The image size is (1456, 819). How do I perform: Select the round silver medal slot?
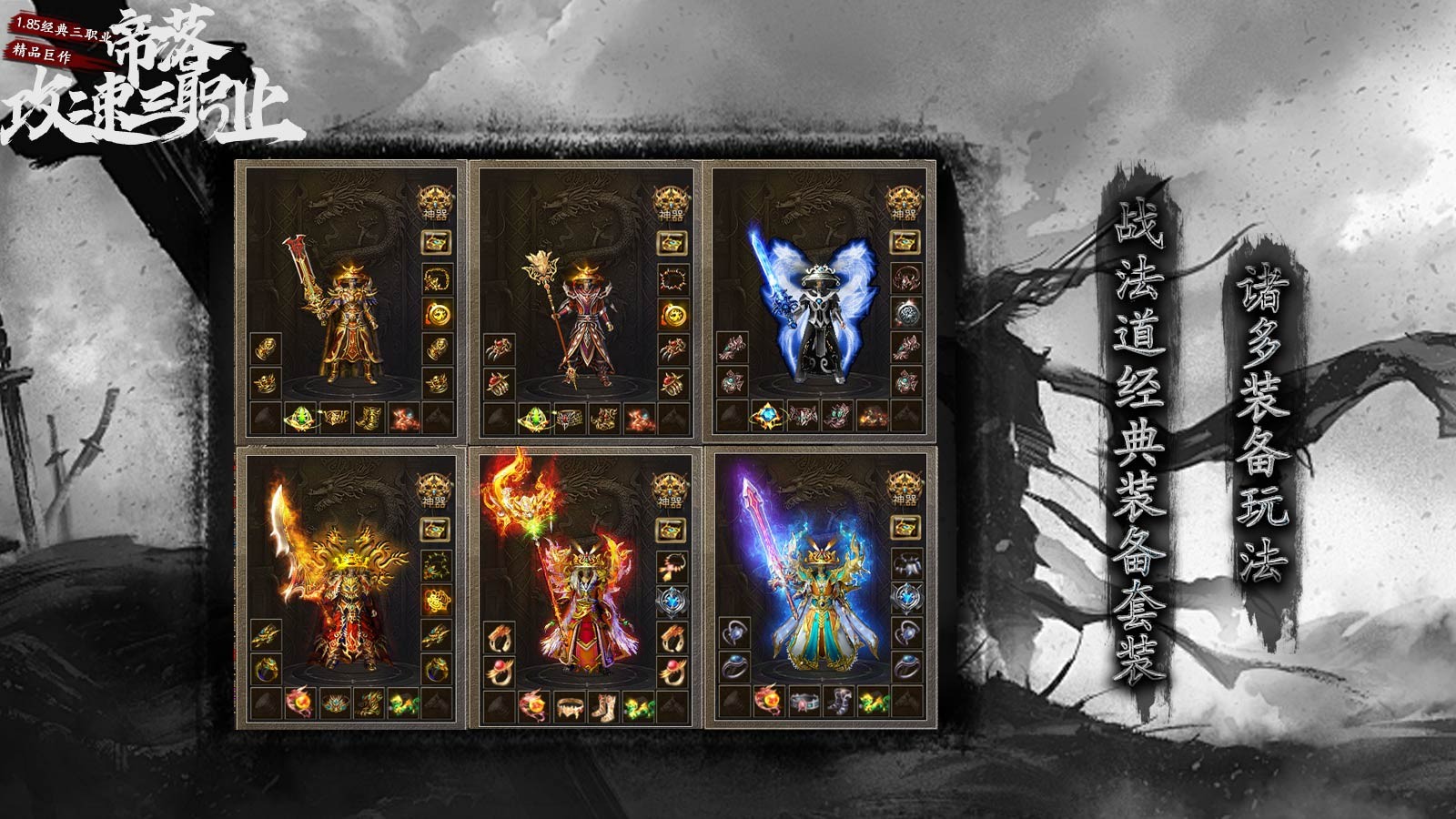tap(905, 314)
